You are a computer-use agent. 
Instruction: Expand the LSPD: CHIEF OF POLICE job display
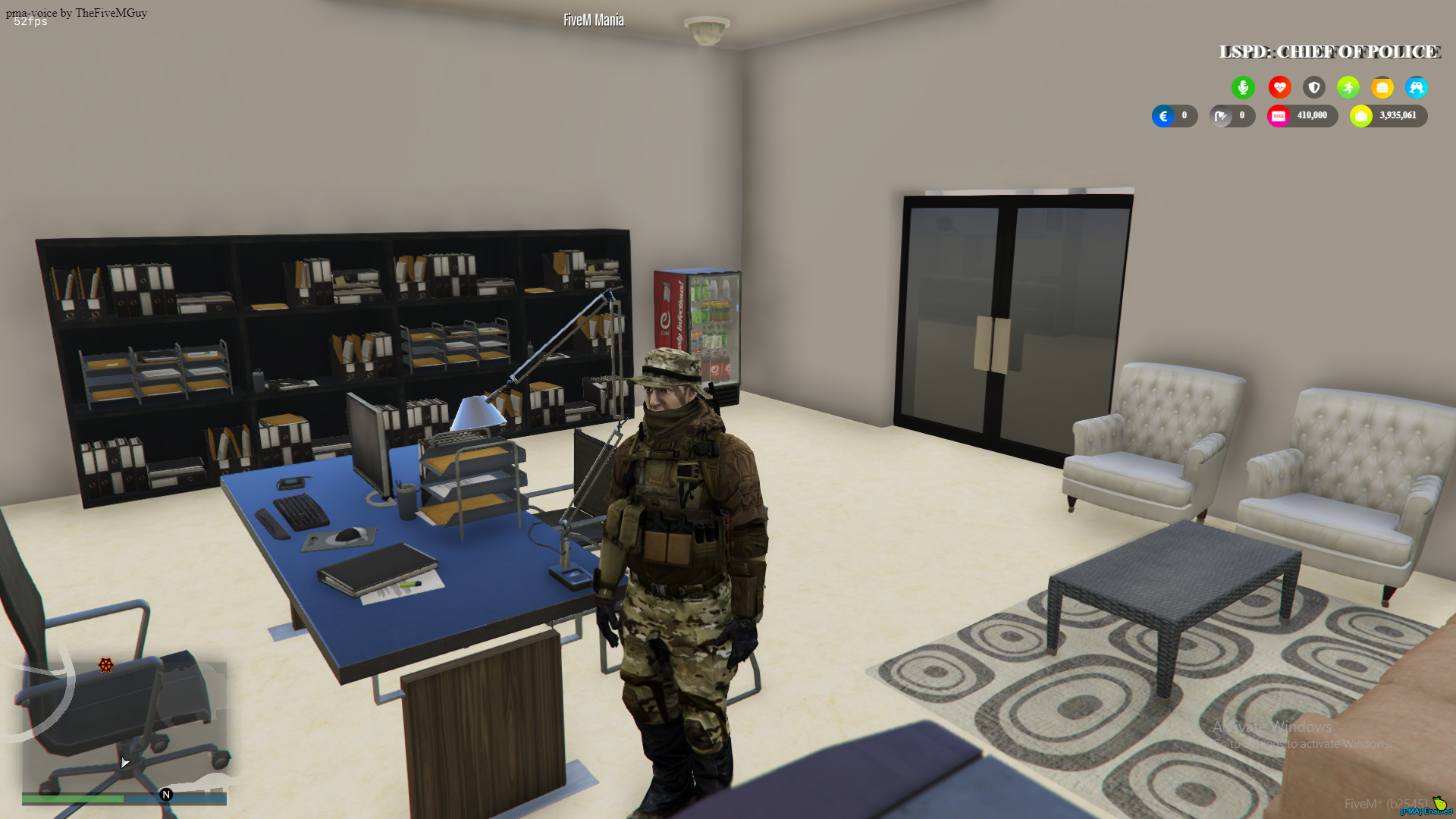tap(1329, 52)
